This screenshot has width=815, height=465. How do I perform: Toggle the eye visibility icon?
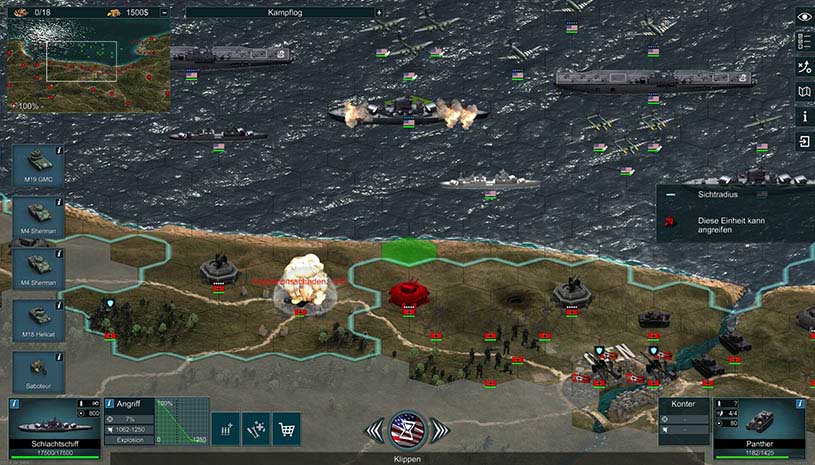803,17
